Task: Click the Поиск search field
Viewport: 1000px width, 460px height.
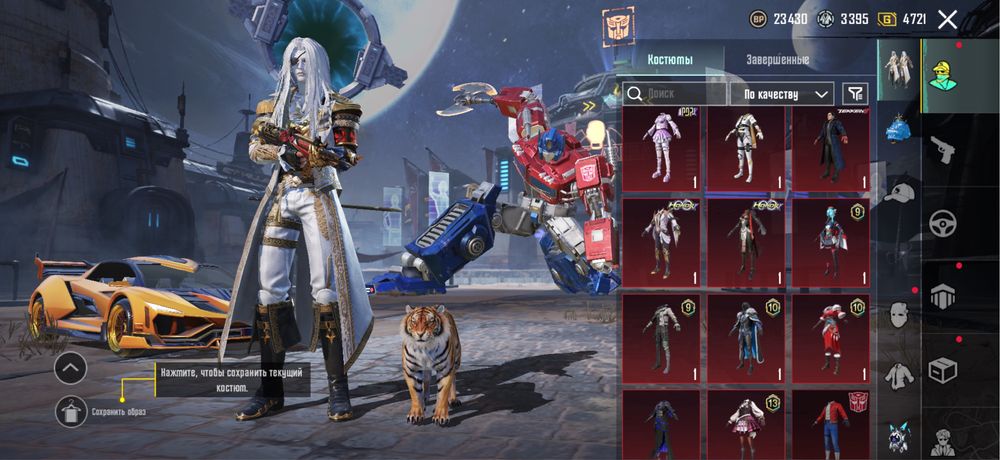Action: coord(675,93)
